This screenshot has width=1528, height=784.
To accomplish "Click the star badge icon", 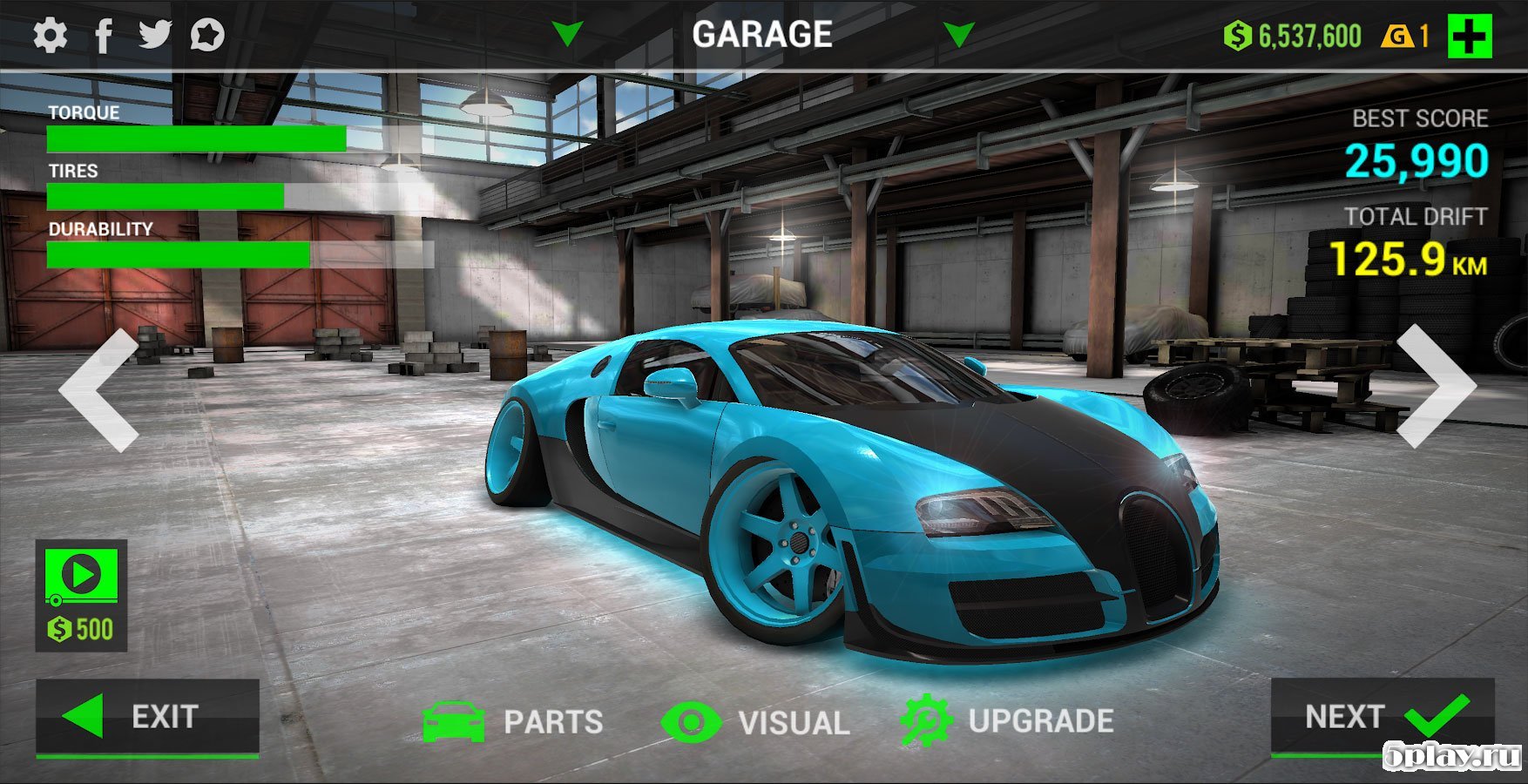I will 207,36.
